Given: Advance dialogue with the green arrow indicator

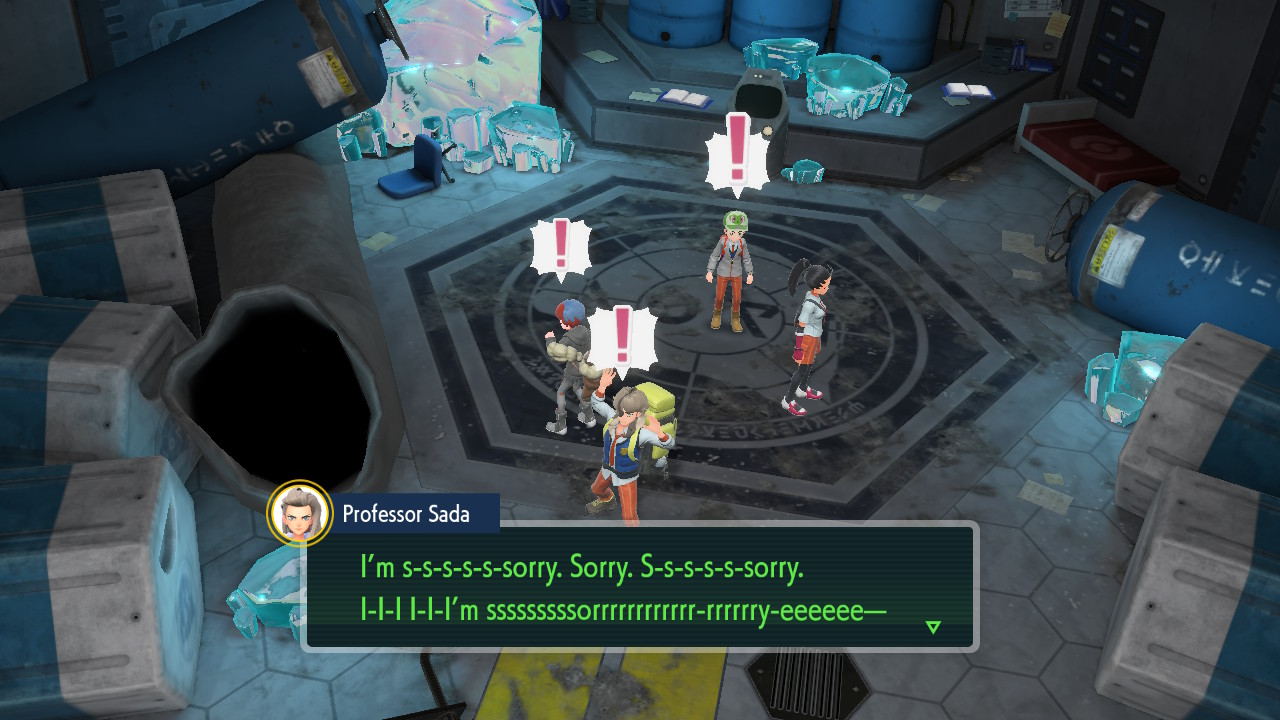Looking at the screenshot, I should pos(933,627).
